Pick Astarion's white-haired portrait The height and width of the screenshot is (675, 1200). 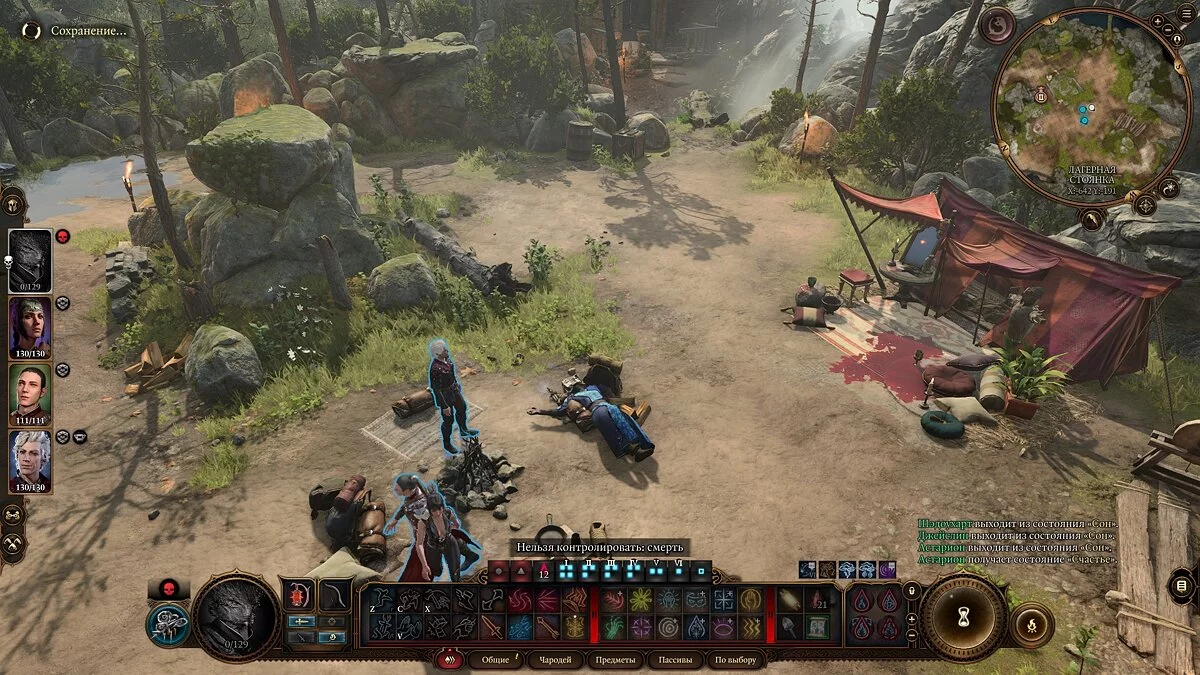[30, 461]
